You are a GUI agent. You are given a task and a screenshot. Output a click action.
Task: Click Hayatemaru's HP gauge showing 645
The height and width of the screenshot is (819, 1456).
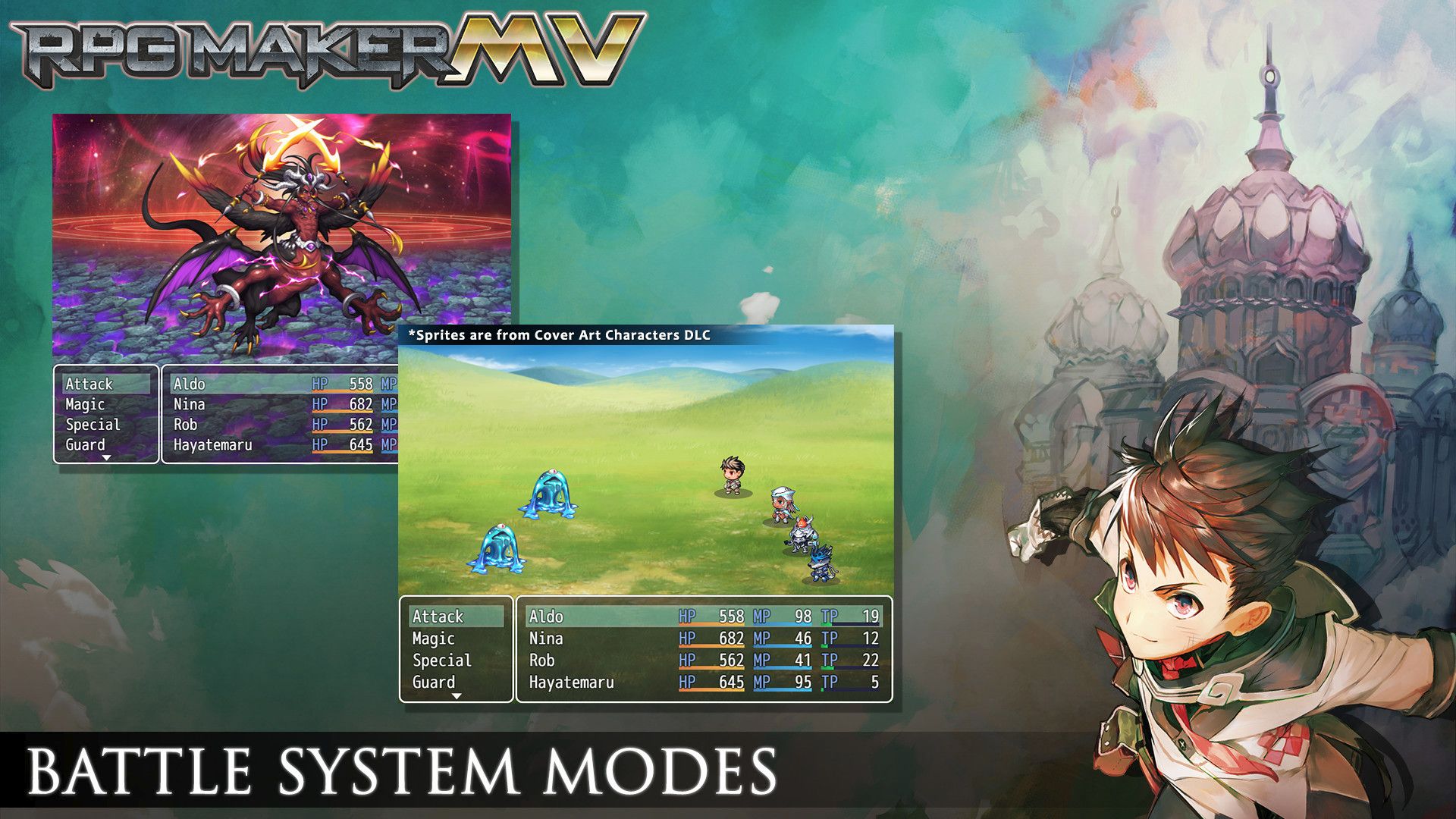713,682
